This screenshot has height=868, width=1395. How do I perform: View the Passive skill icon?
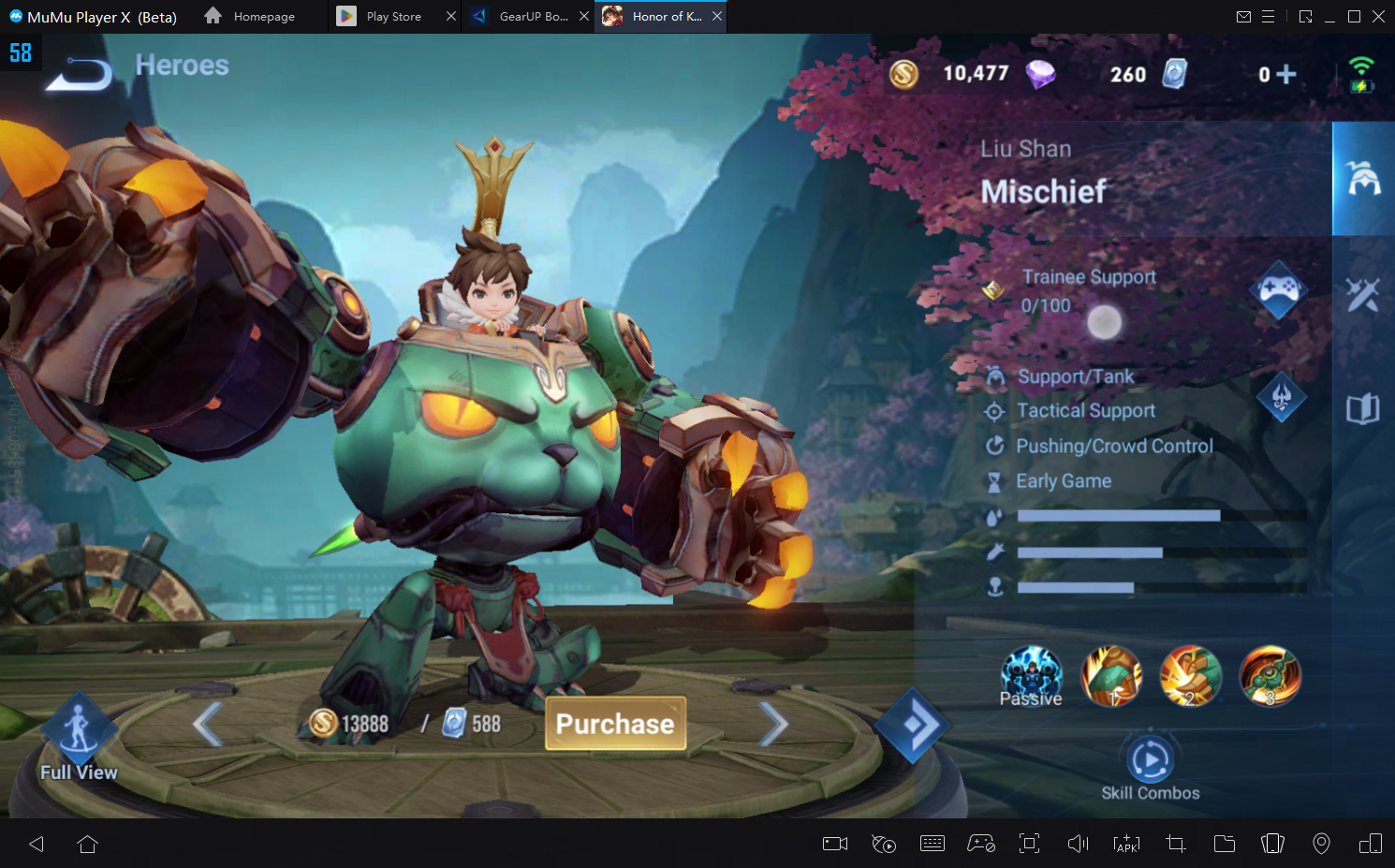[x=1031, y=675]
